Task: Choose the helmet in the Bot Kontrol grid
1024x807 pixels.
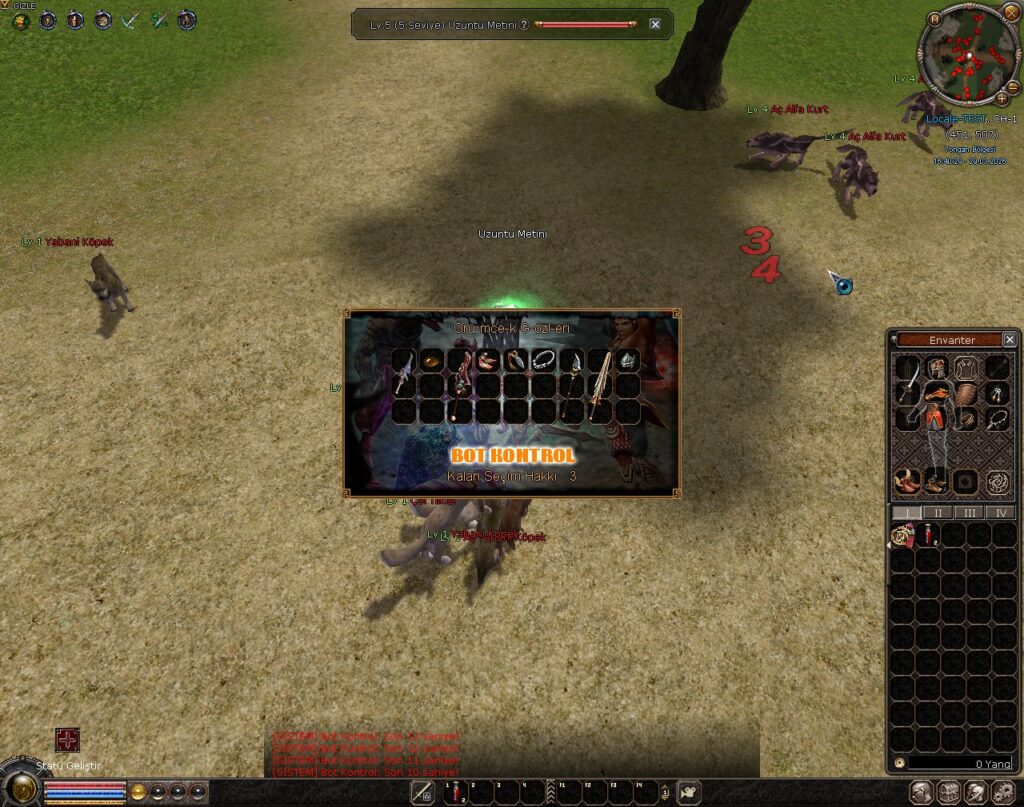Action: [x=627, y=360]
